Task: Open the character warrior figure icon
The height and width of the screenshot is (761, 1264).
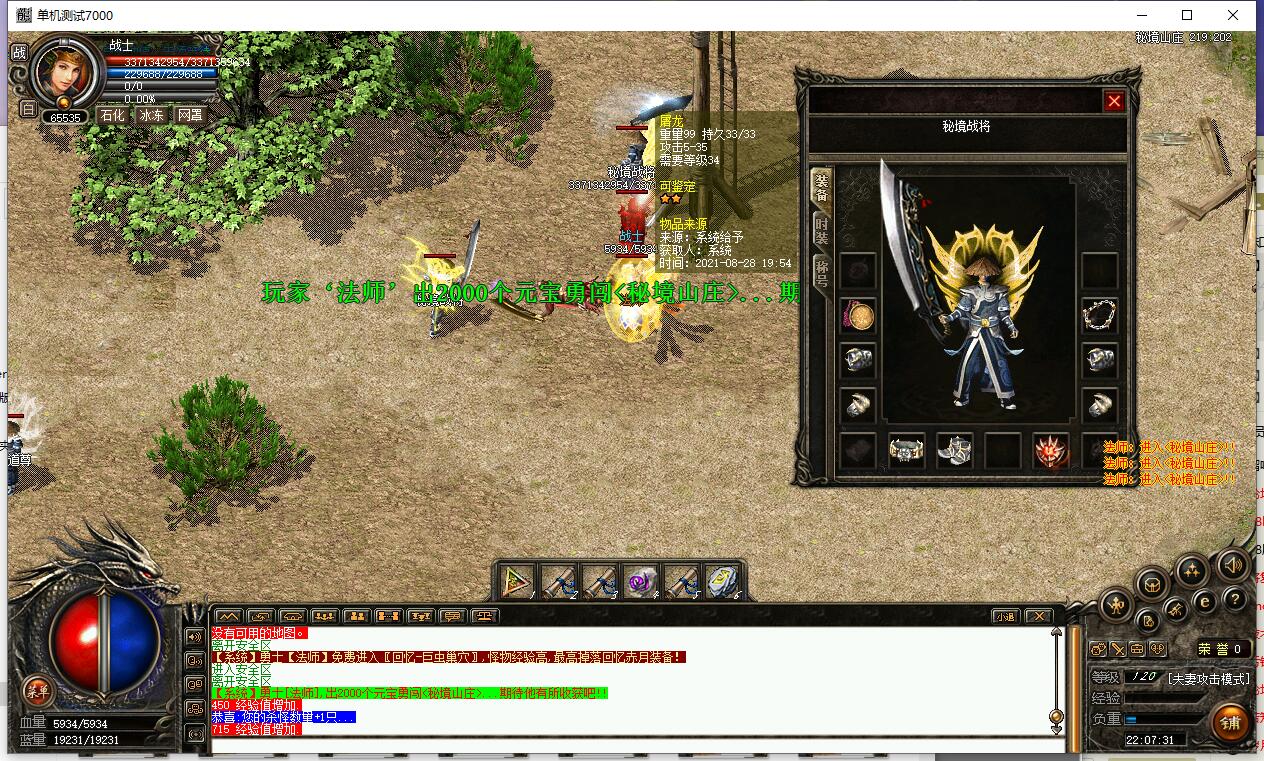Action: [1117, 604]
